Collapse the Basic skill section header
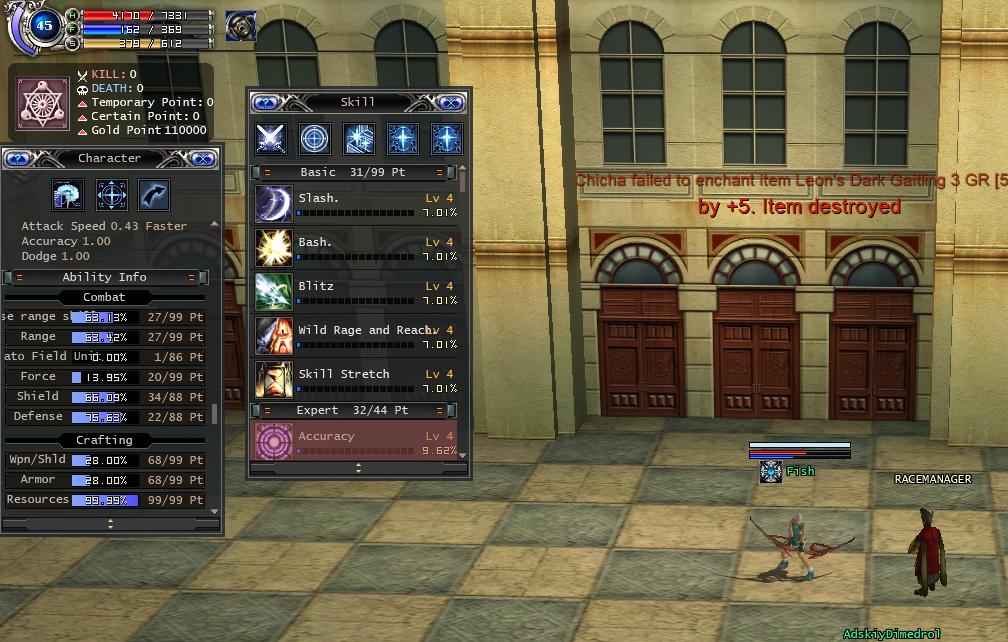Viewport: 1008px width, 642px height. tap(267, 173)
